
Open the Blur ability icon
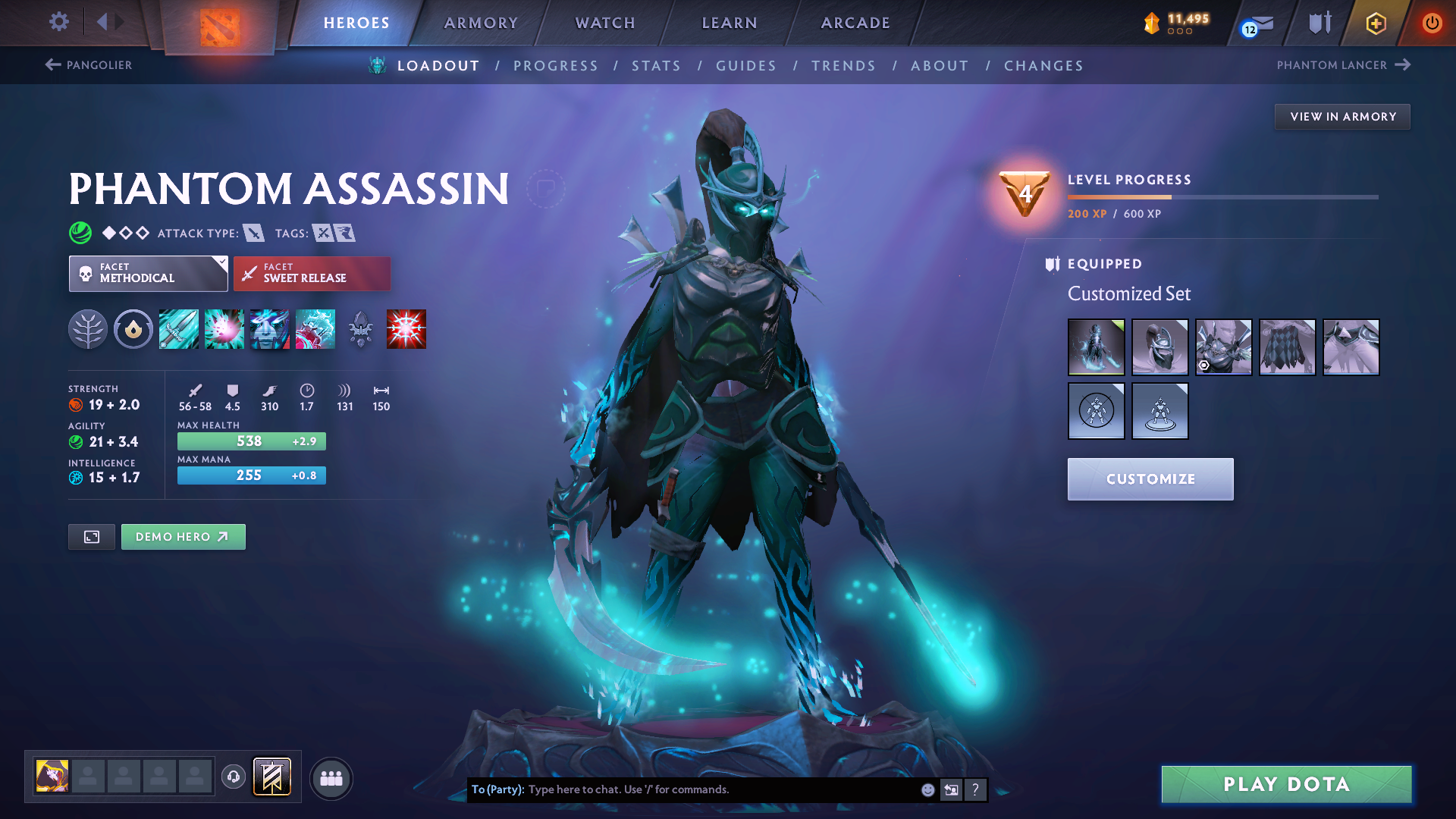click(x=270, y=328)
